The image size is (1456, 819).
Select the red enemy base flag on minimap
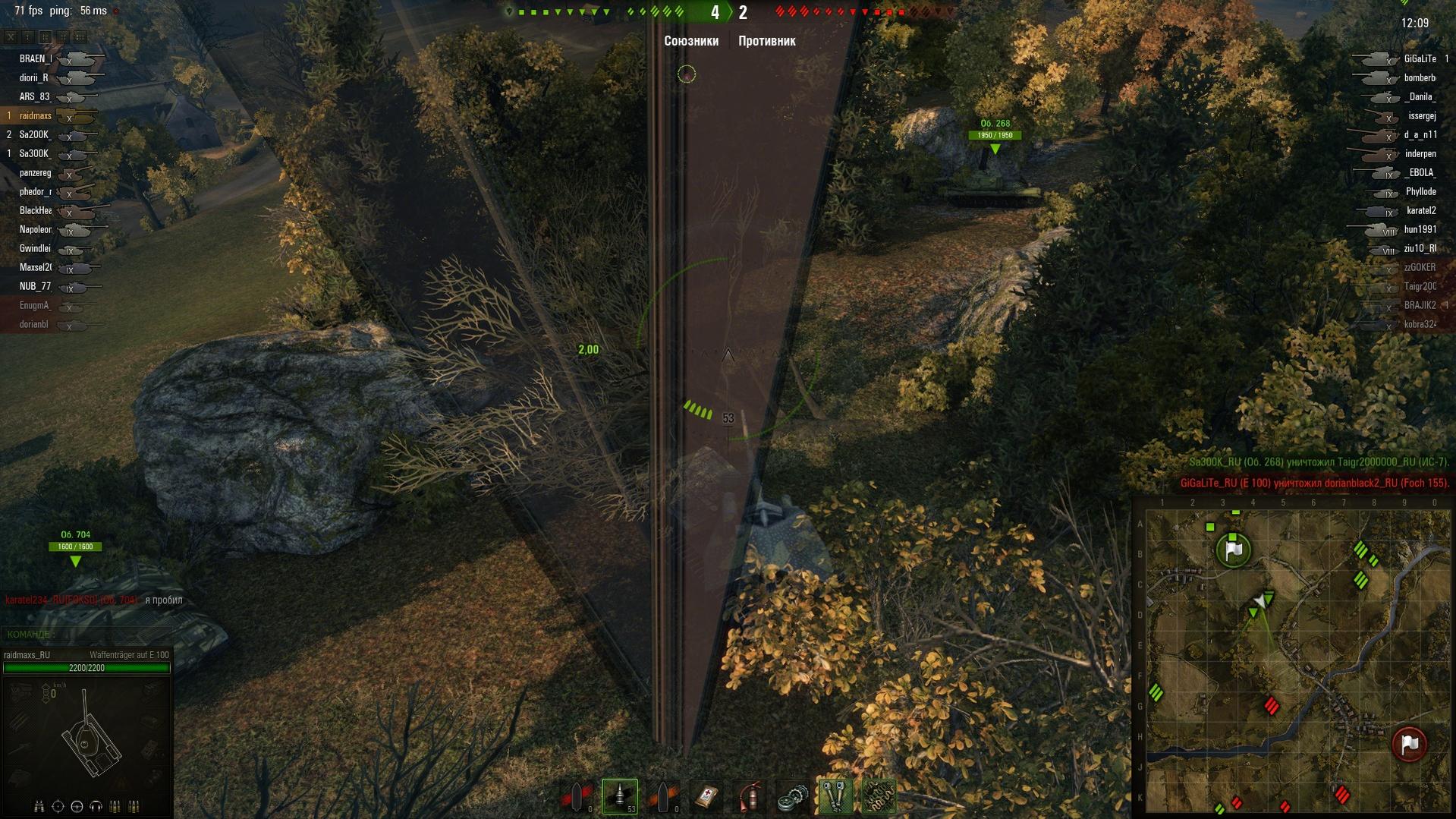point(1409,744)
